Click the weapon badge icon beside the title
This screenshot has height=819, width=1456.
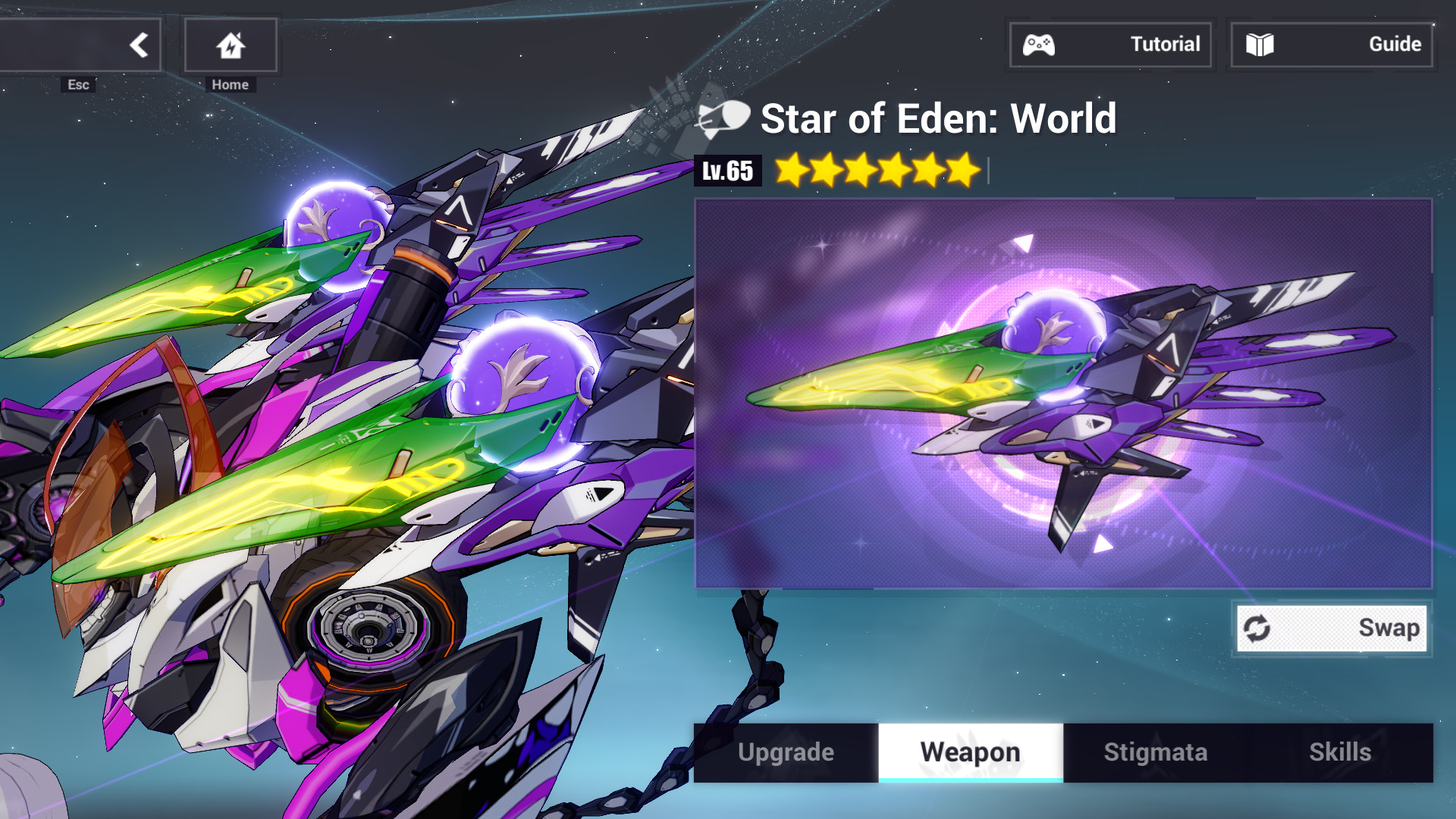(x=720, y=119)
